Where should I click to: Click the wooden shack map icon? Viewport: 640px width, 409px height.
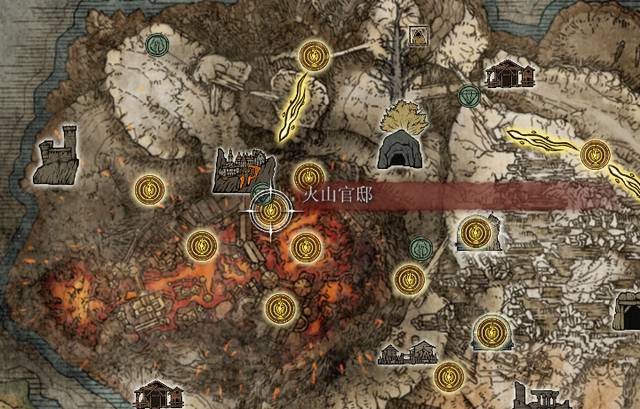point(506,73)
